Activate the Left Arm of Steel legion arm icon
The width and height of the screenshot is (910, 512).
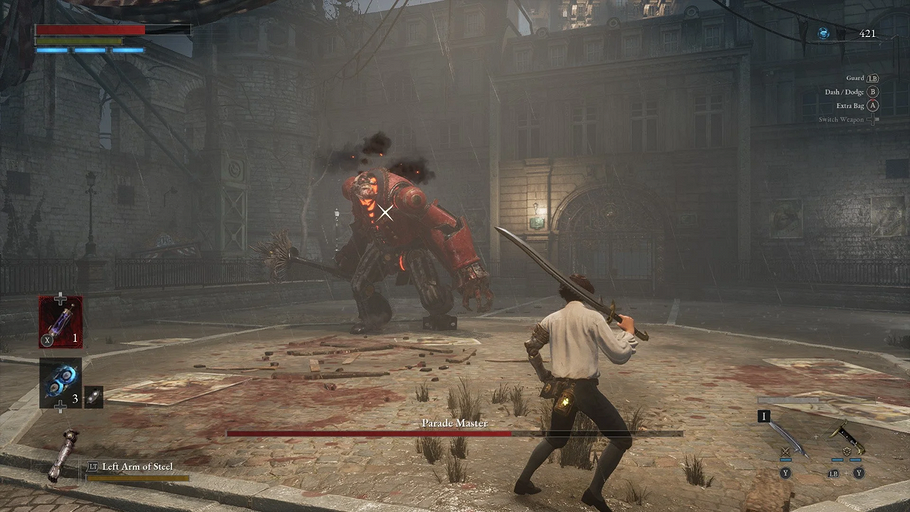pyautogui.click(x=61, y=455)
